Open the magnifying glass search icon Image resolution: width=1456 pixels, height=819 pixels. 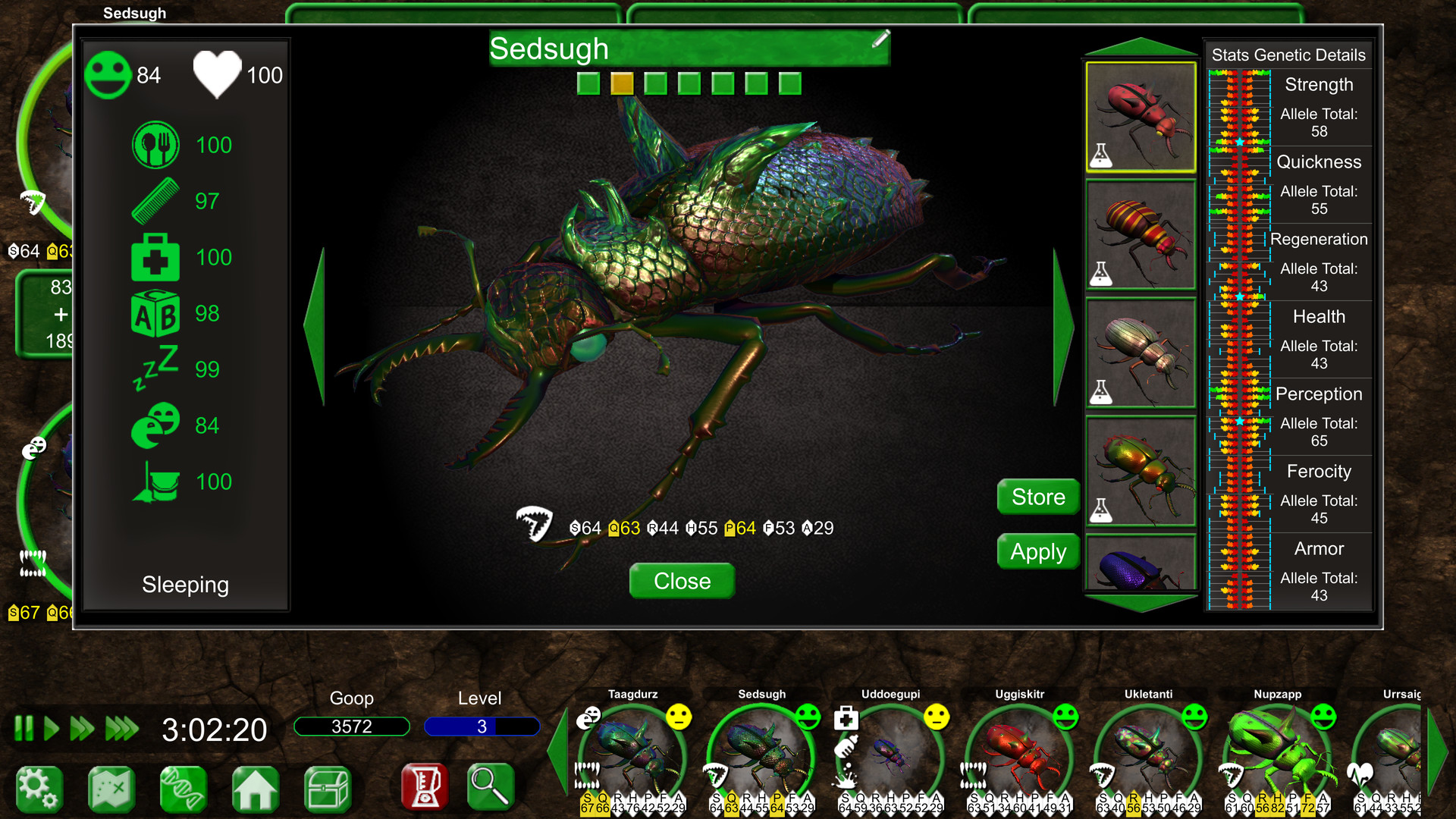(489, 787)
